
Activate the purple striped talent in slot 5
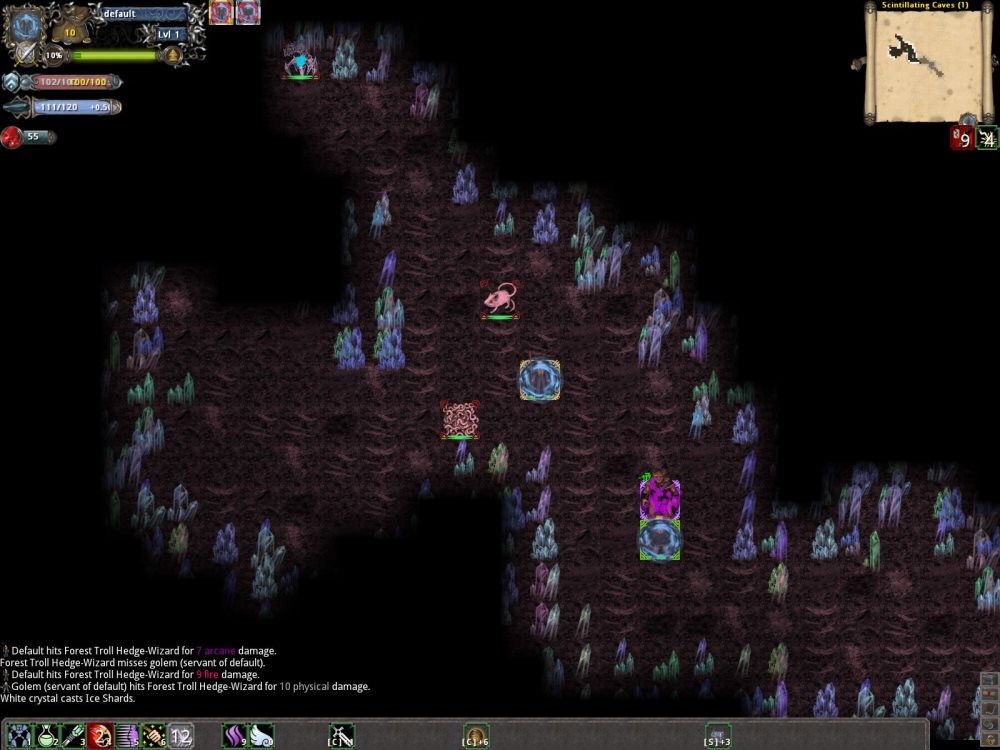(126, 738)
